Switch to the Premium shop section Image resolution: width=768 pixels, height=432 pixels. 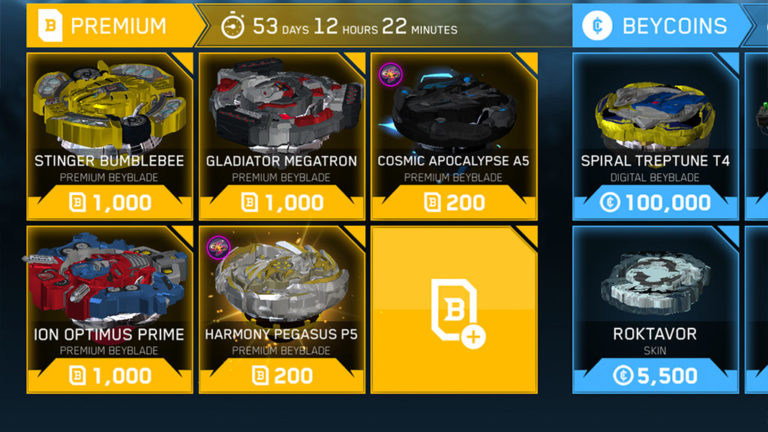105,25
